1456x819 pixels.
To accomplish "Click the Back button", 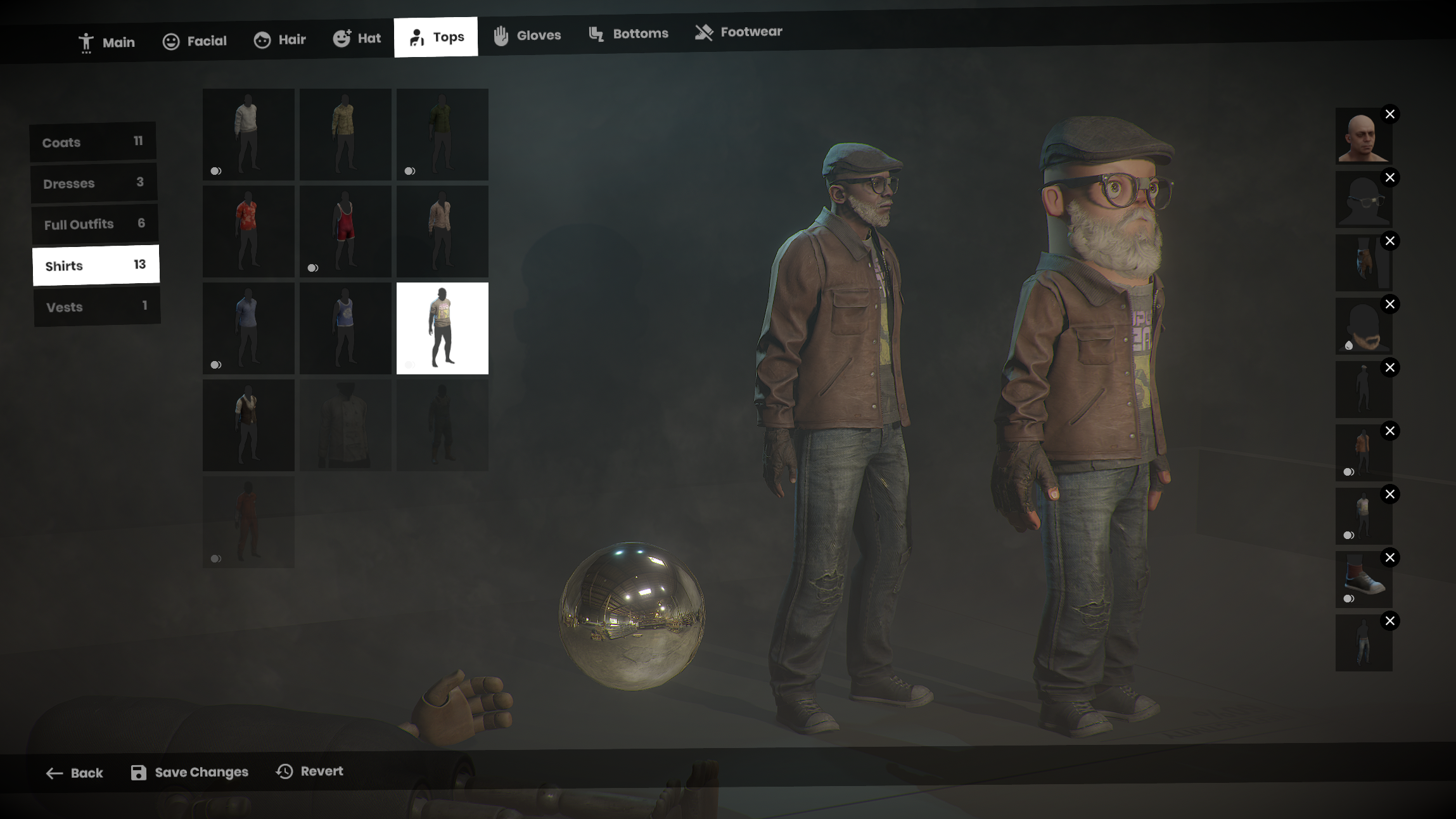I will pyautogui.click(x=75, y=773).
